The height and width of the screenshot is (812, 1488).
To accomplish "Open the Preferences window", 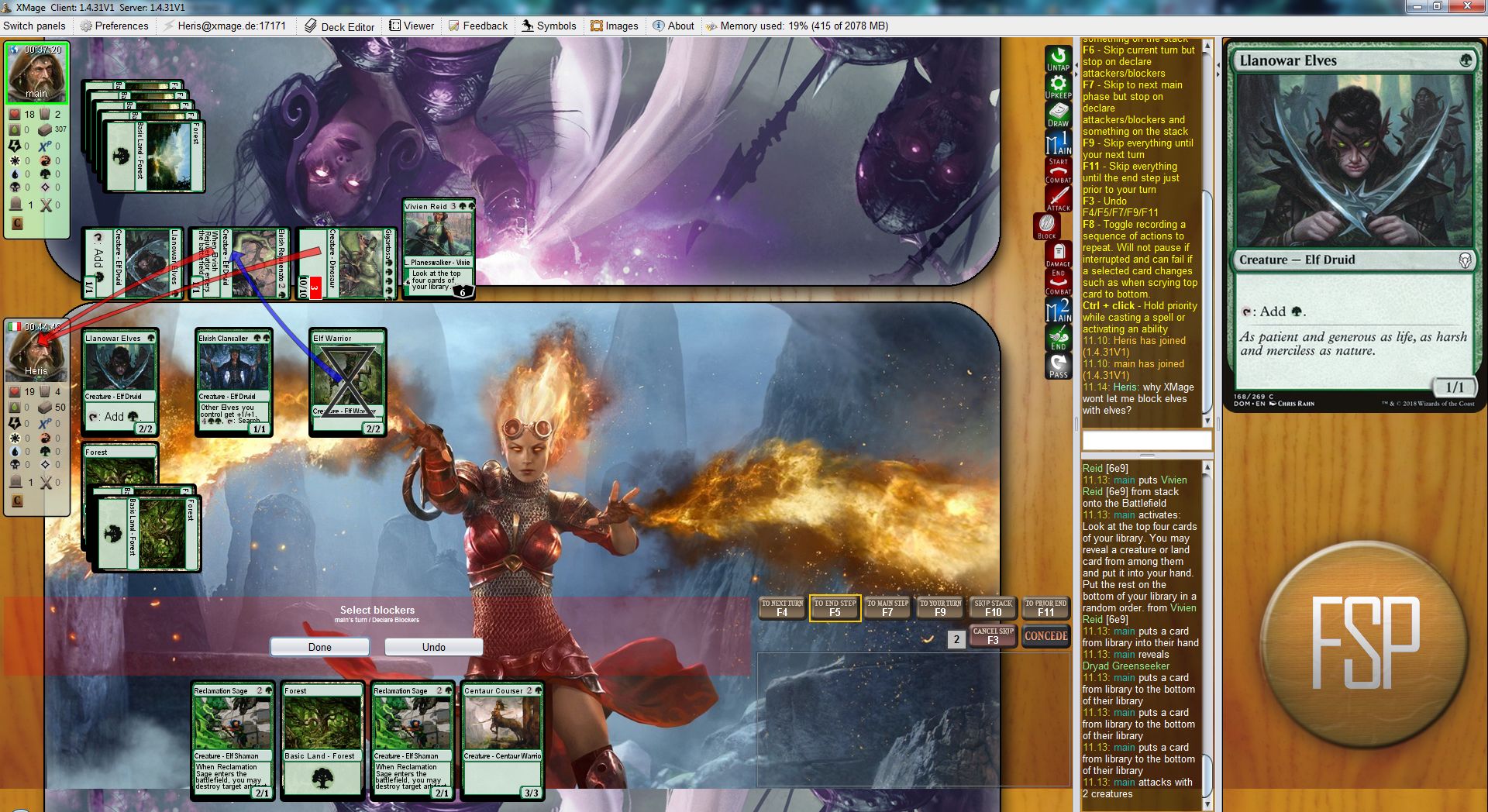I will [x=114, y=26].
